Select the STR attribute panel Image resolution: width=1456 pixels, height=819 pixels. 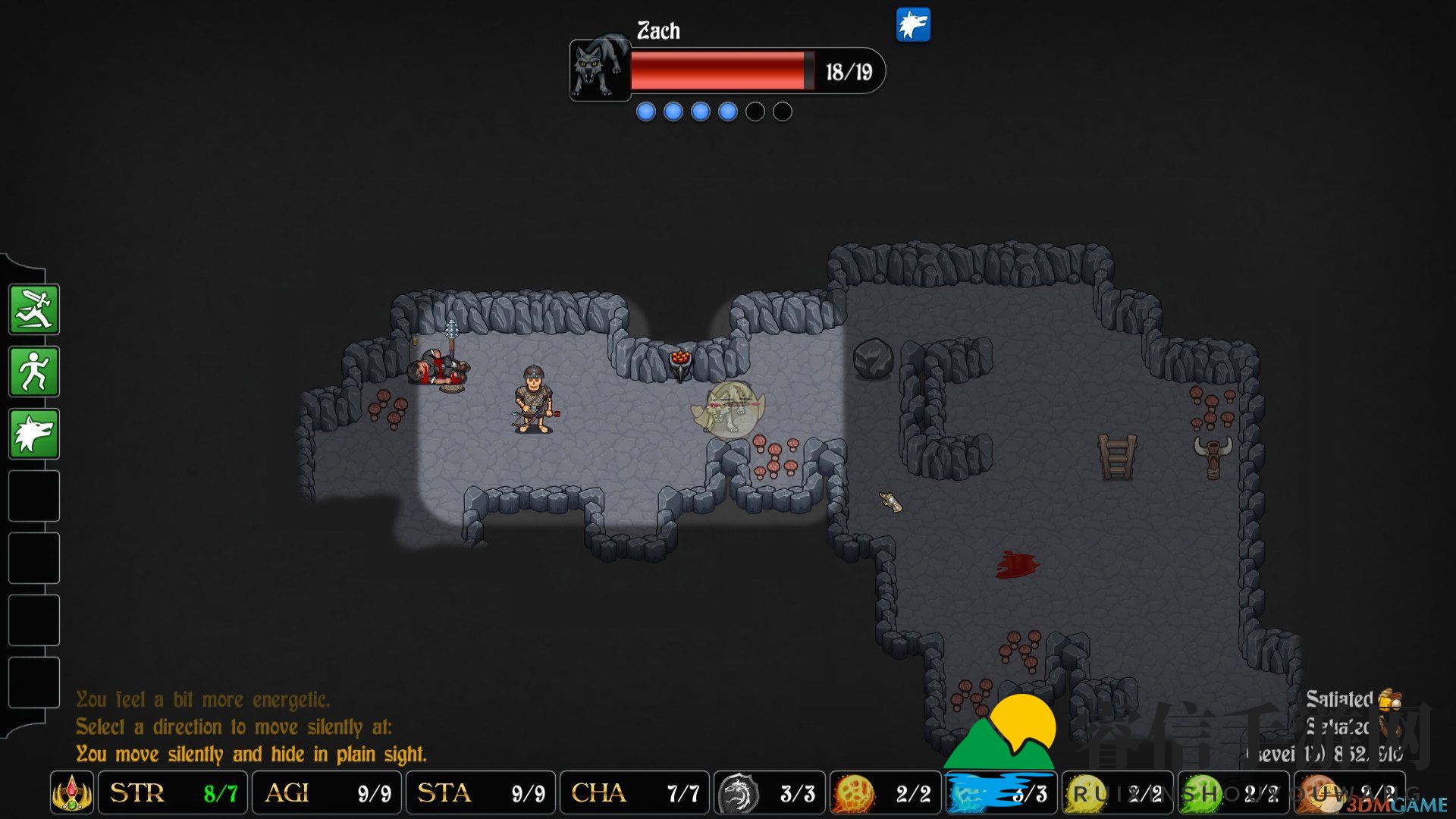(x=173, y=793)
